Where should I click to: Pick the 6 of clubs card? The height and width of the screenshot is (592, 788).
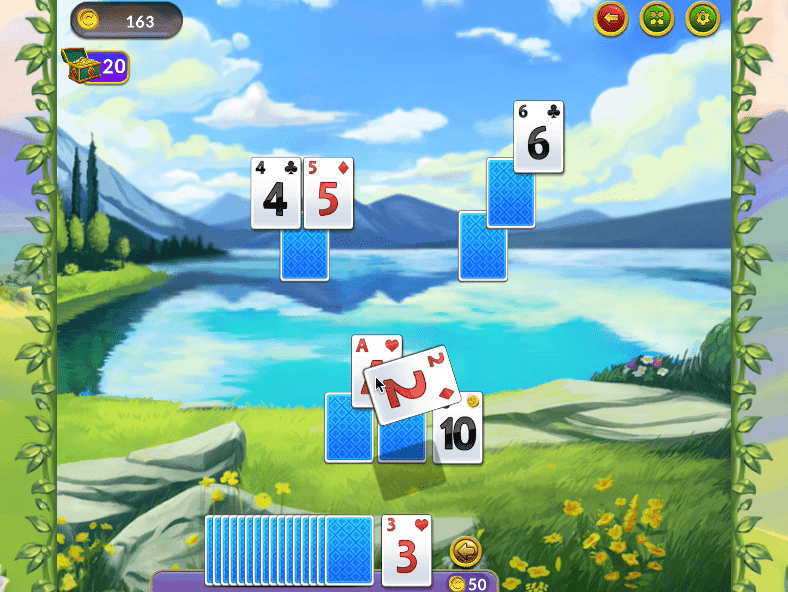coord(538,136)
